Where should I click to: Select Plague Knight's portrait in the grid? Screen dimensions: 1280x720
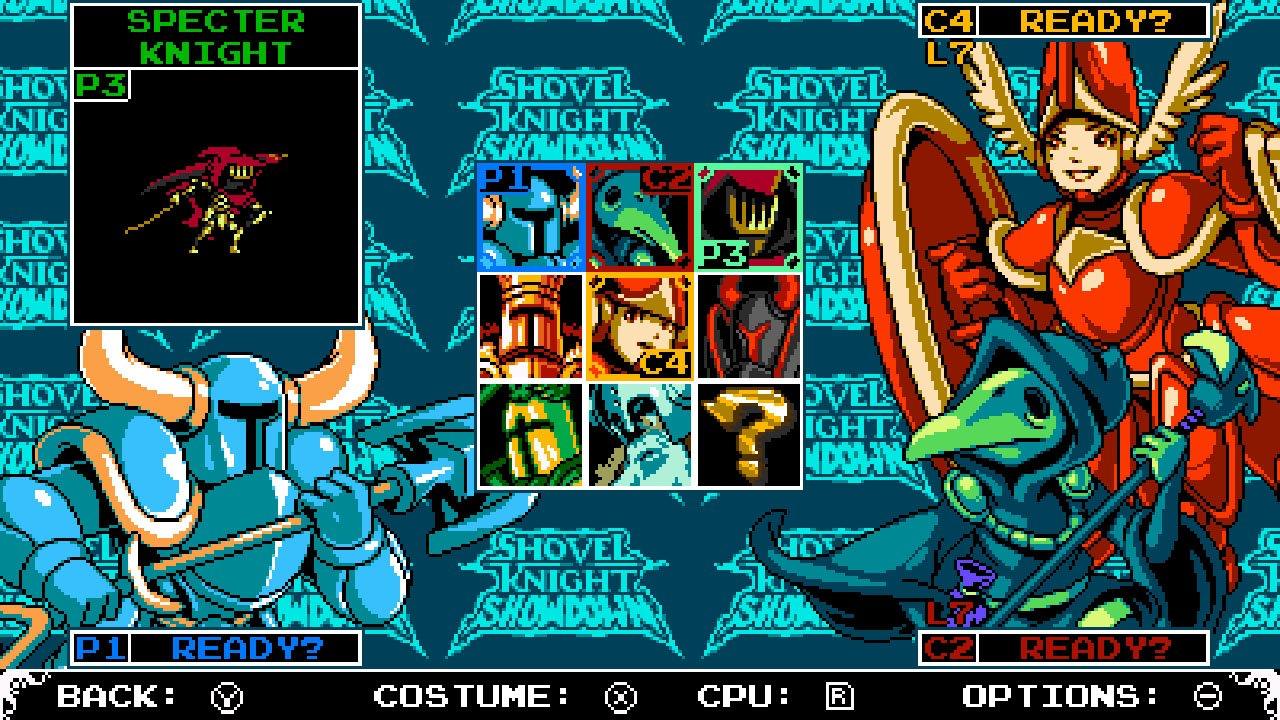point(640,215)
